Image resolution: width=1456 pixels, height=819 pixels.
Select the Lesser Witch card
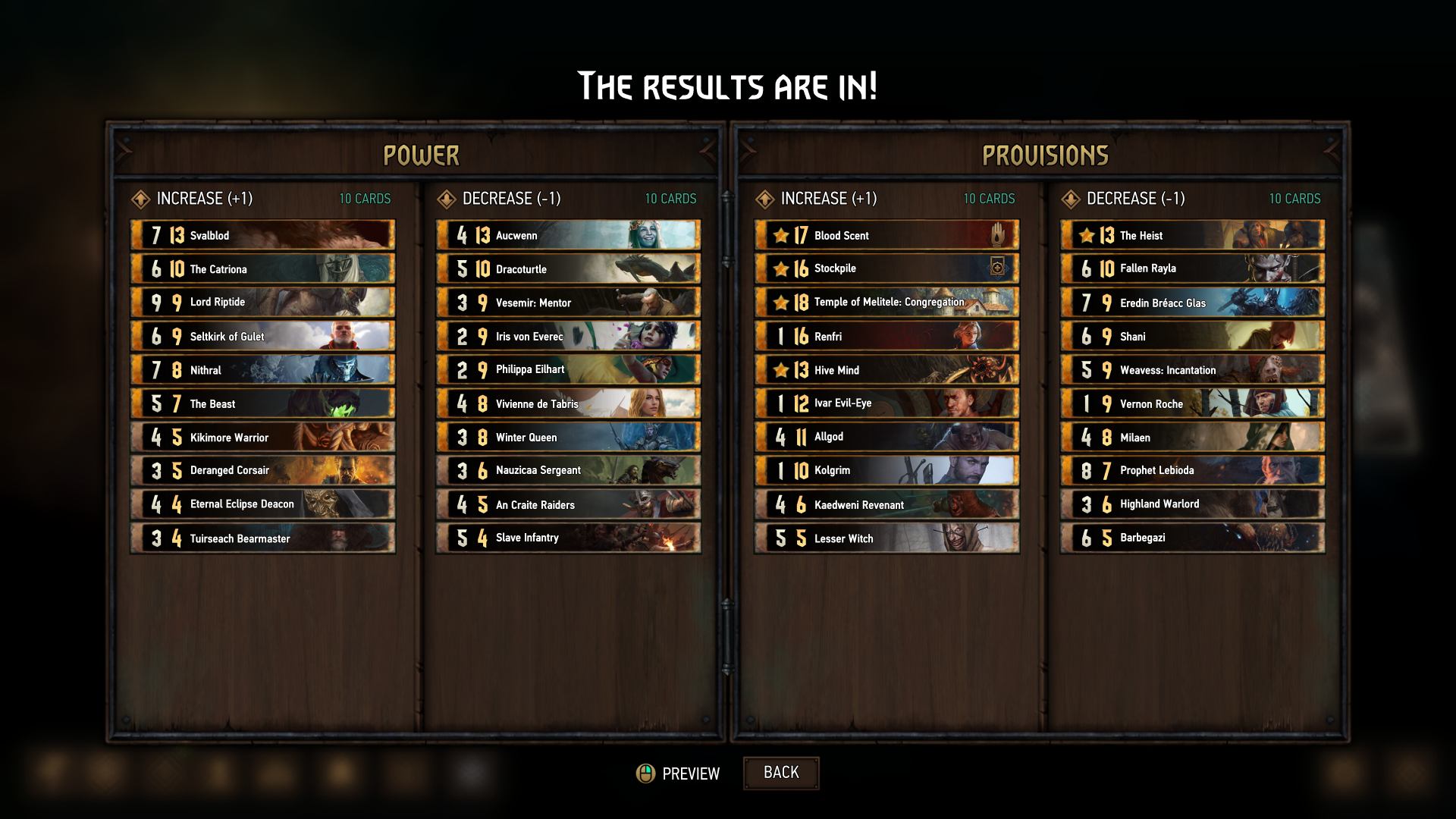(x=886, y=538)
